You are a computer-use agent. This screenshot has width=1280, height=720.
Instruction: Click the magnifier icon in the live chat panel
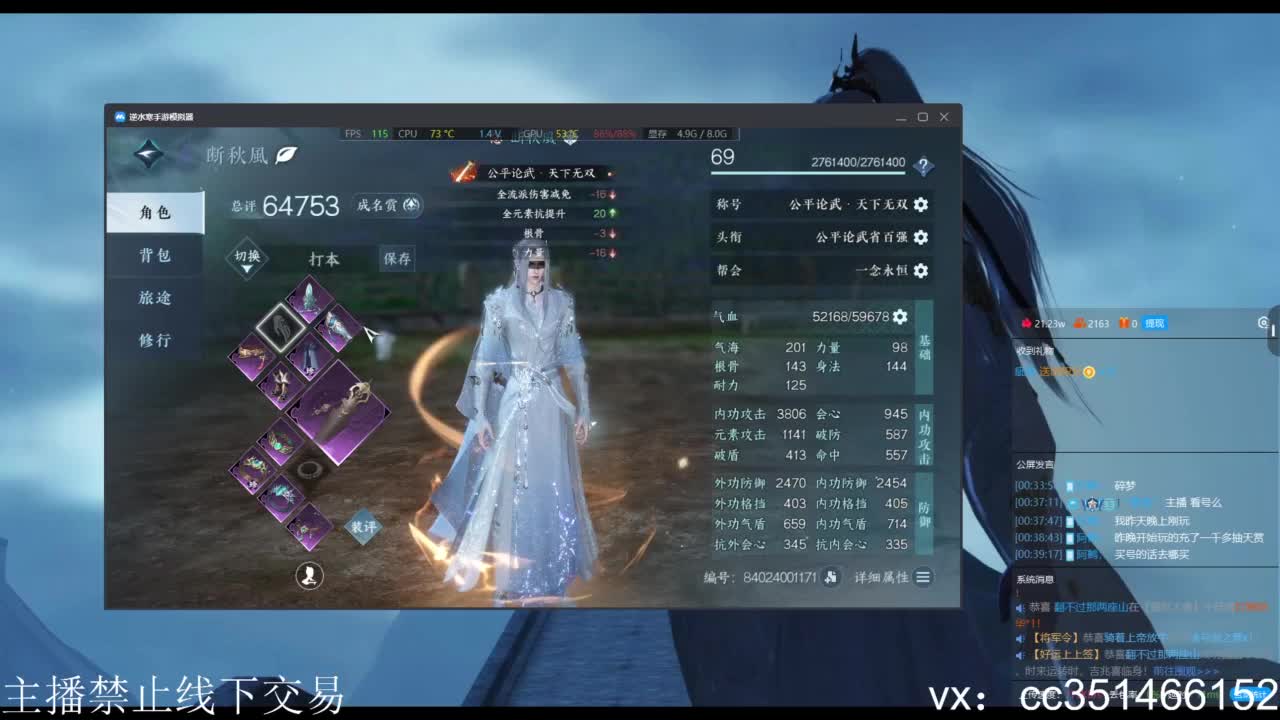pyautogui.click(x=1264, y=323)
